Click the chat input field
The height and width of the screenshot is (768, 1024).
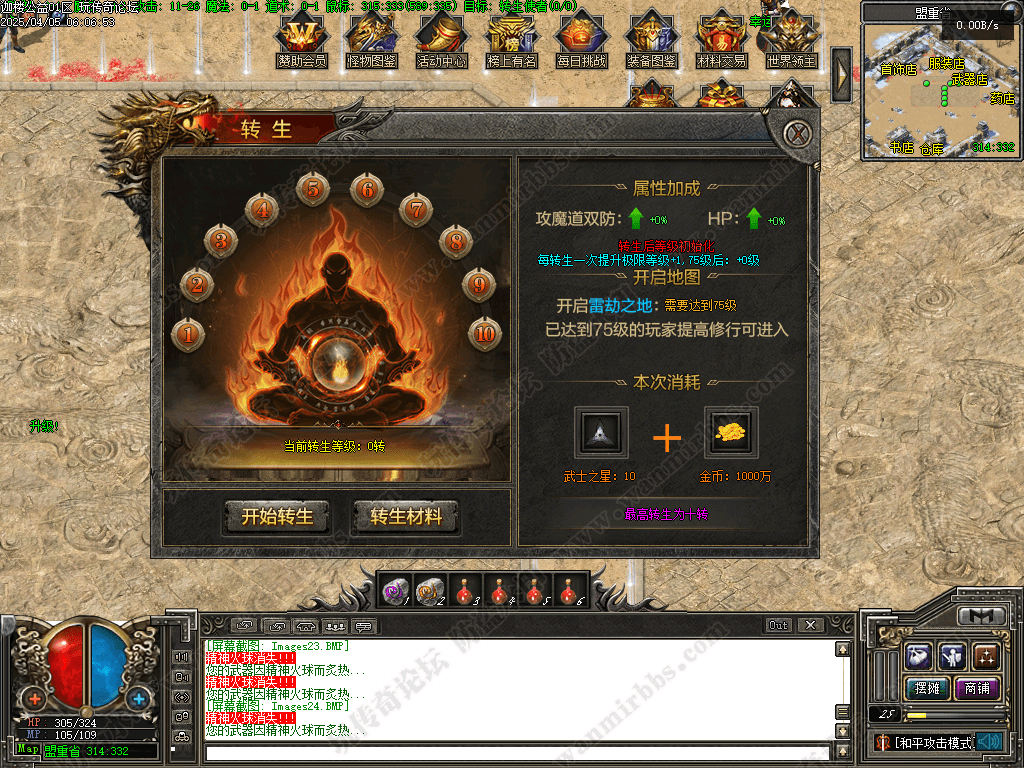coord(500,747)
